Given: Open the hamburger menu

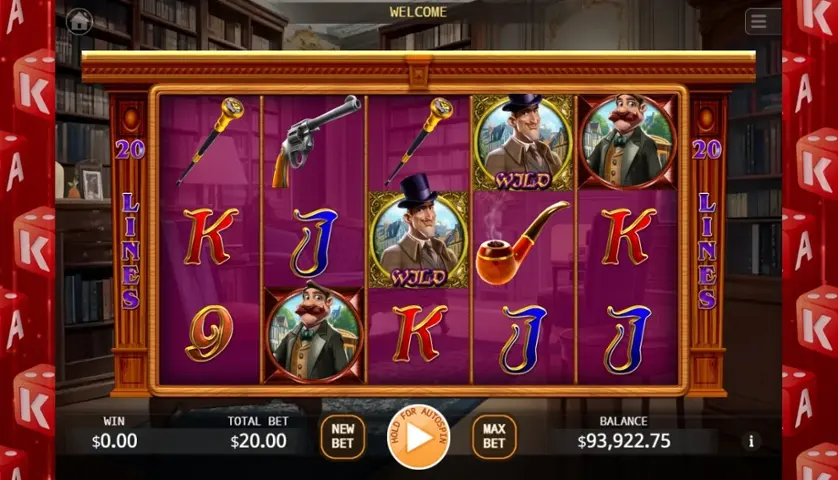Looking at the screenshot, I should (762, 22).
